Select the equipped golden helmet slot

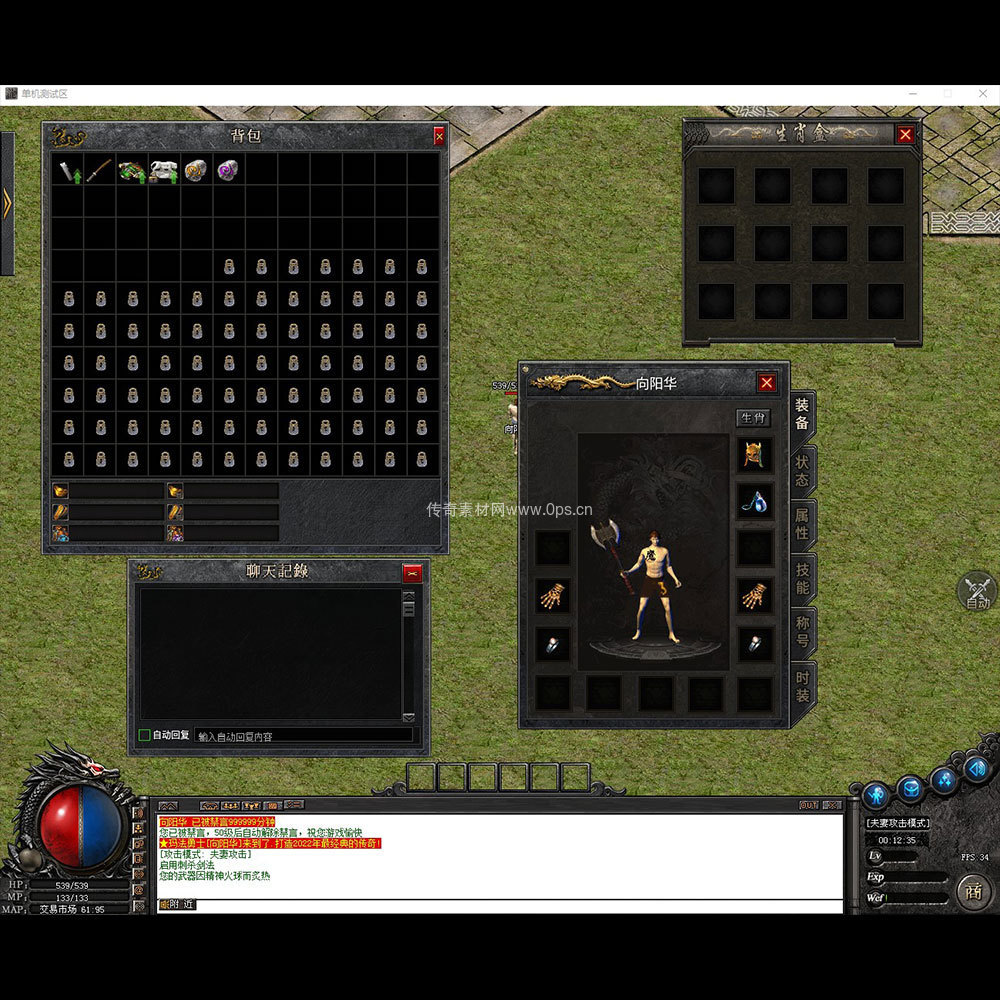tap(754, 455)
